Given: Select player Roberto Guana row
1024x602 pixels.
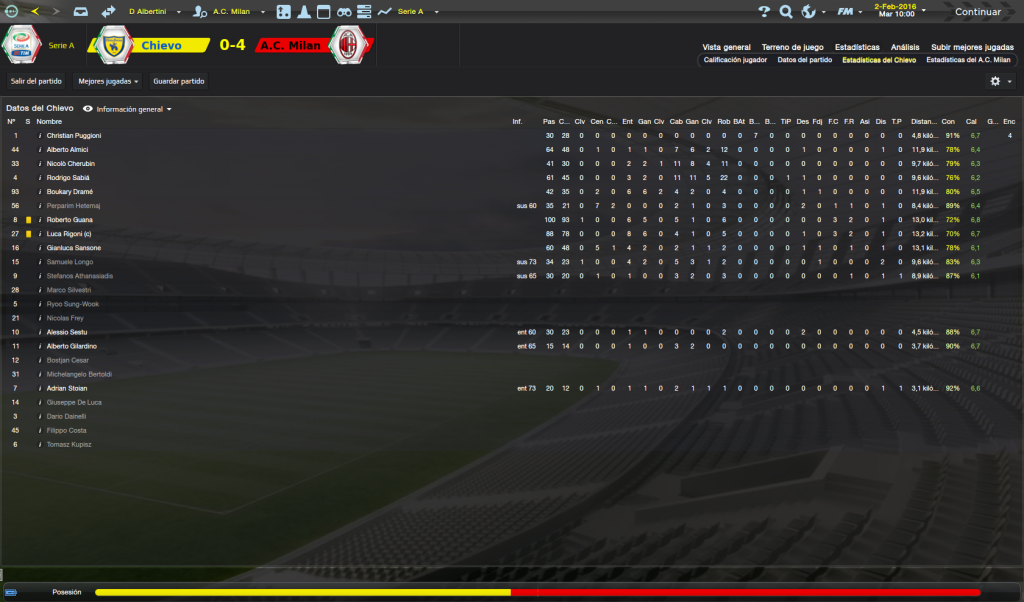Looking at the screenshot, I should [x=69, y=220].
